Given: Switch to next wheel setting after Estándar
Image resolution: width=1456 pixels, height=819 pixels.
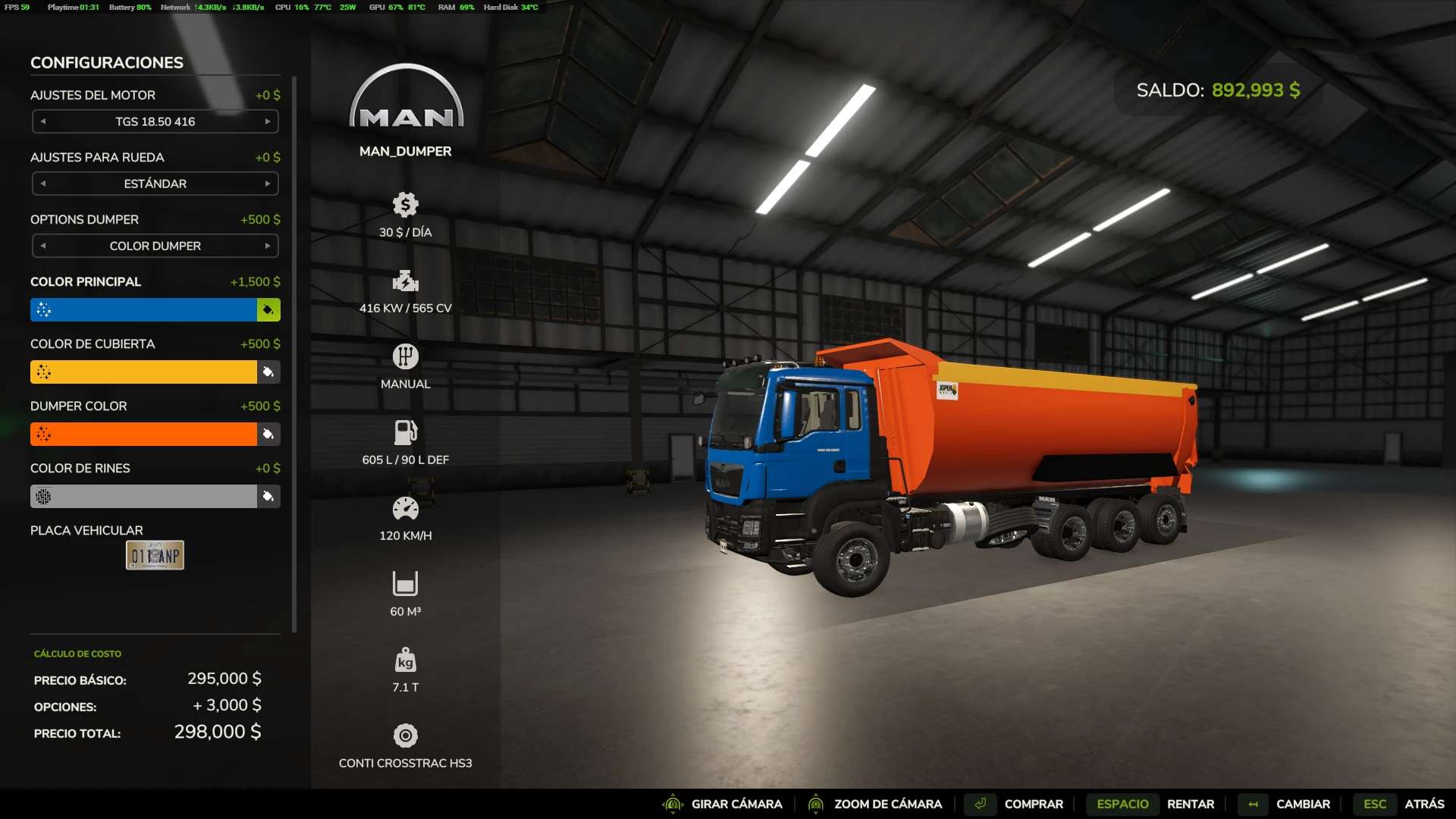Looking at the screenshot, I should [268, 184].
